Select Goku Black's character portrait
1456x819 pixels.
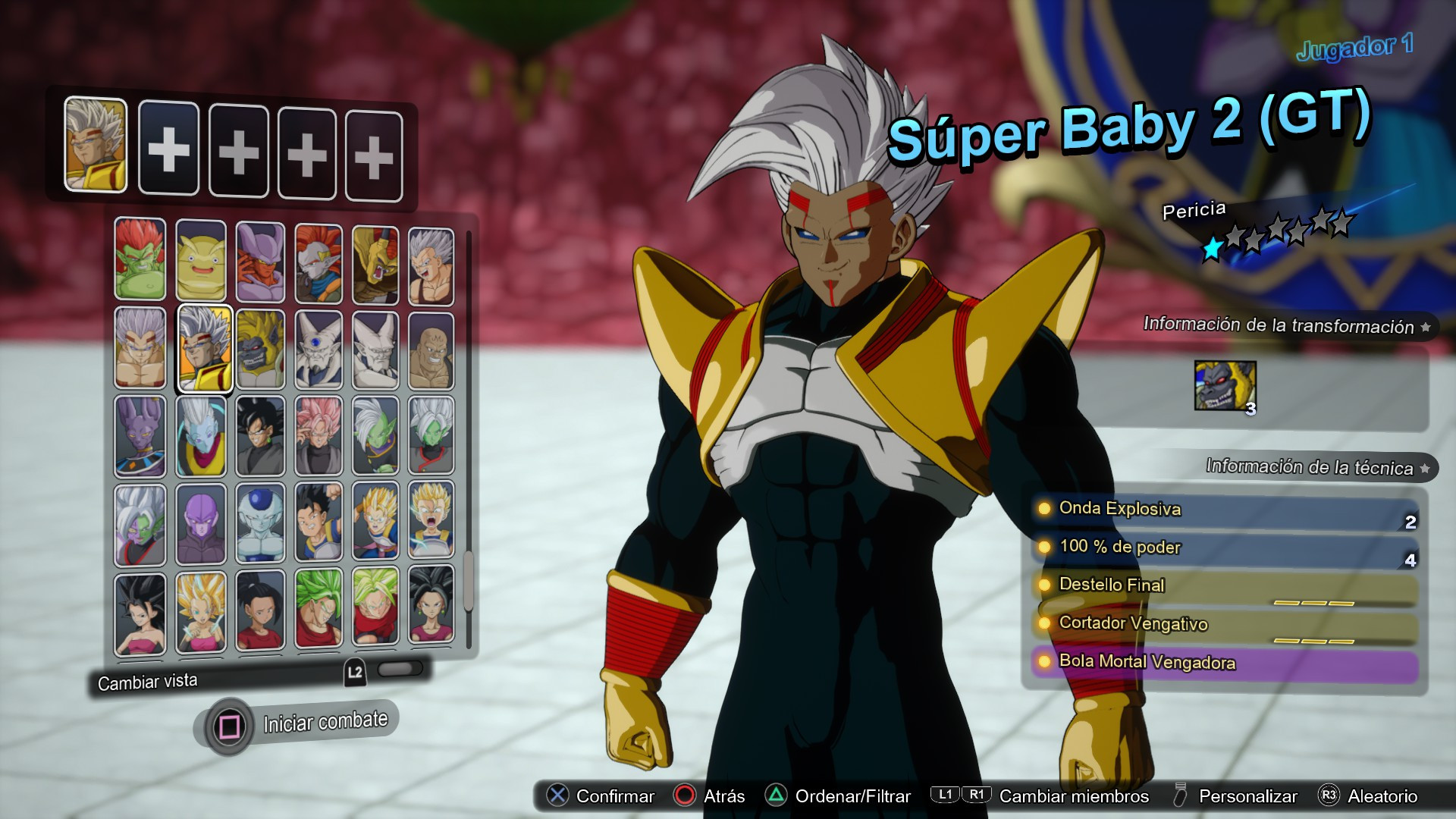pyautogui.click(x=259, y=435)
